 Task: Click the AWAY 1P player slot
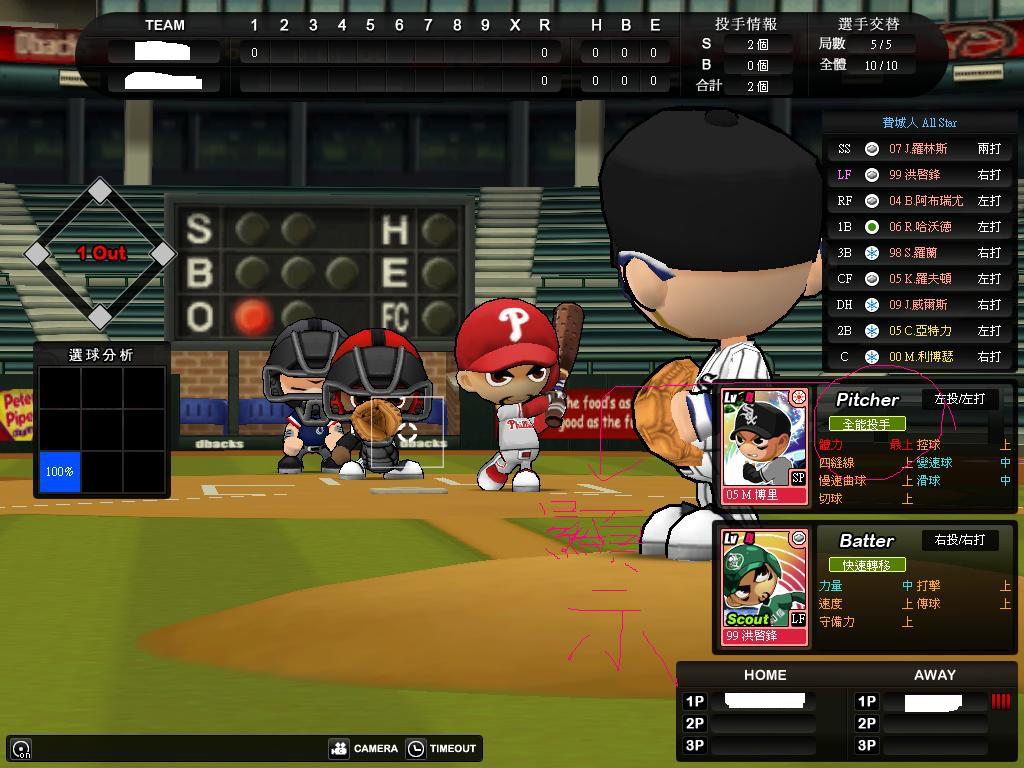[932, 702]
